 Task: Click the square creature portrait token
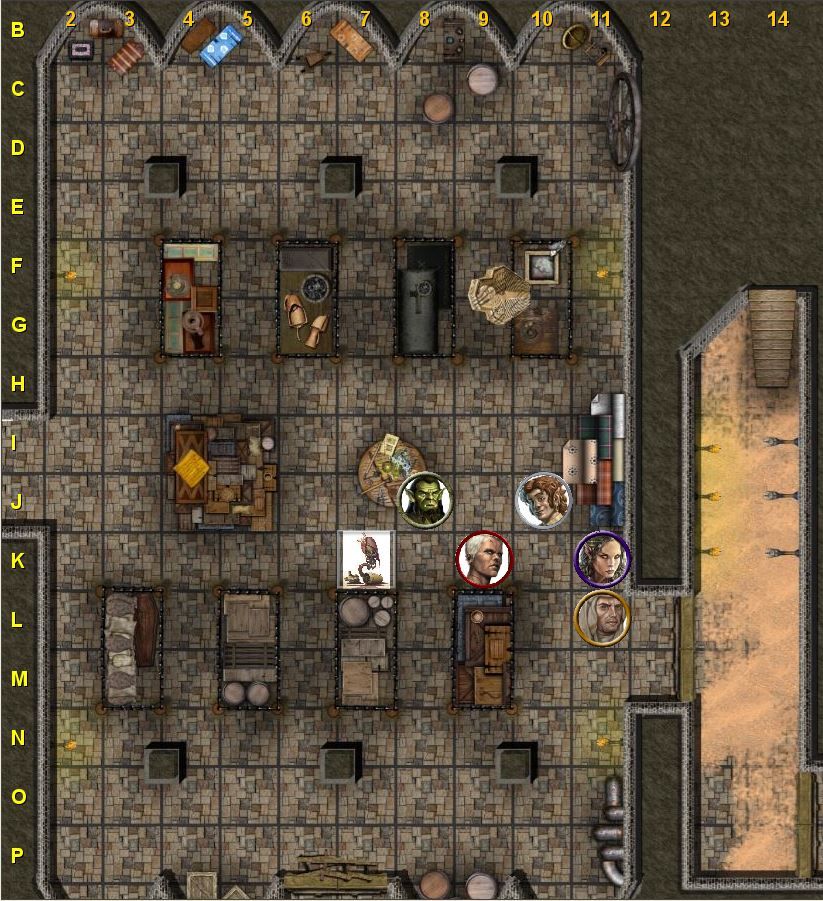(x=366, y=558)
